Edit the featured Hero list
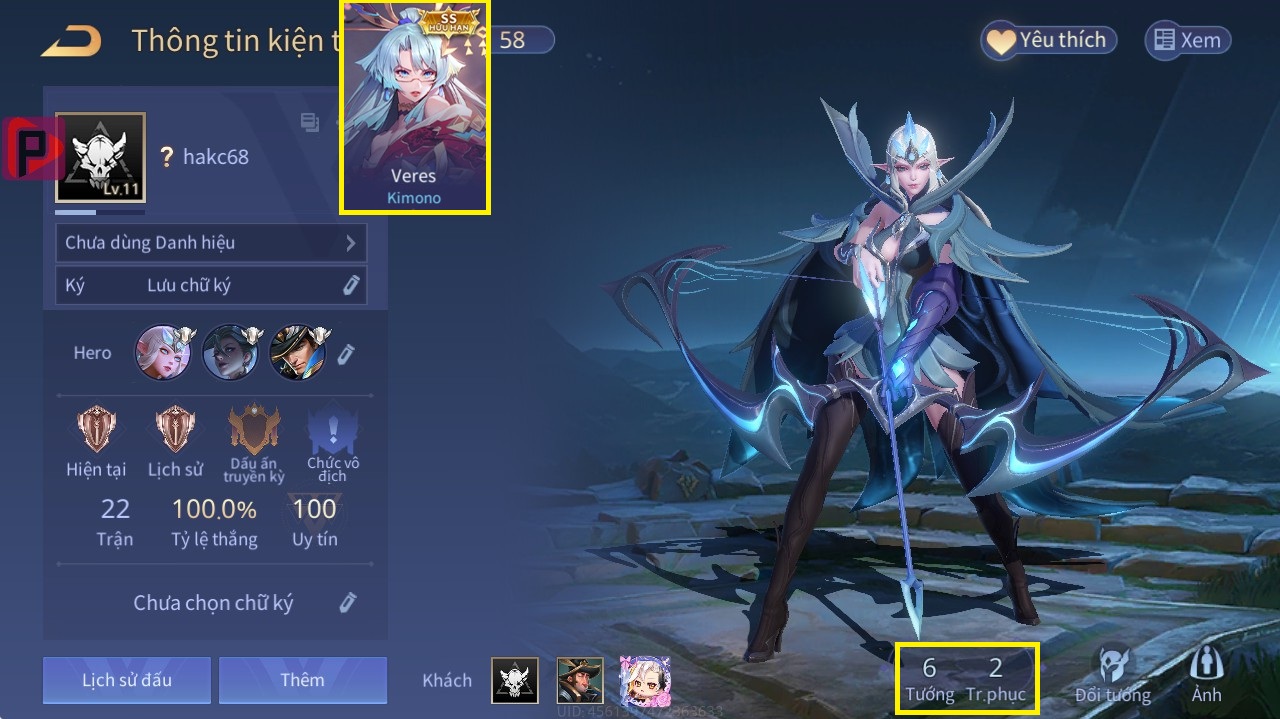1280x719 pixels. [346, 353]
